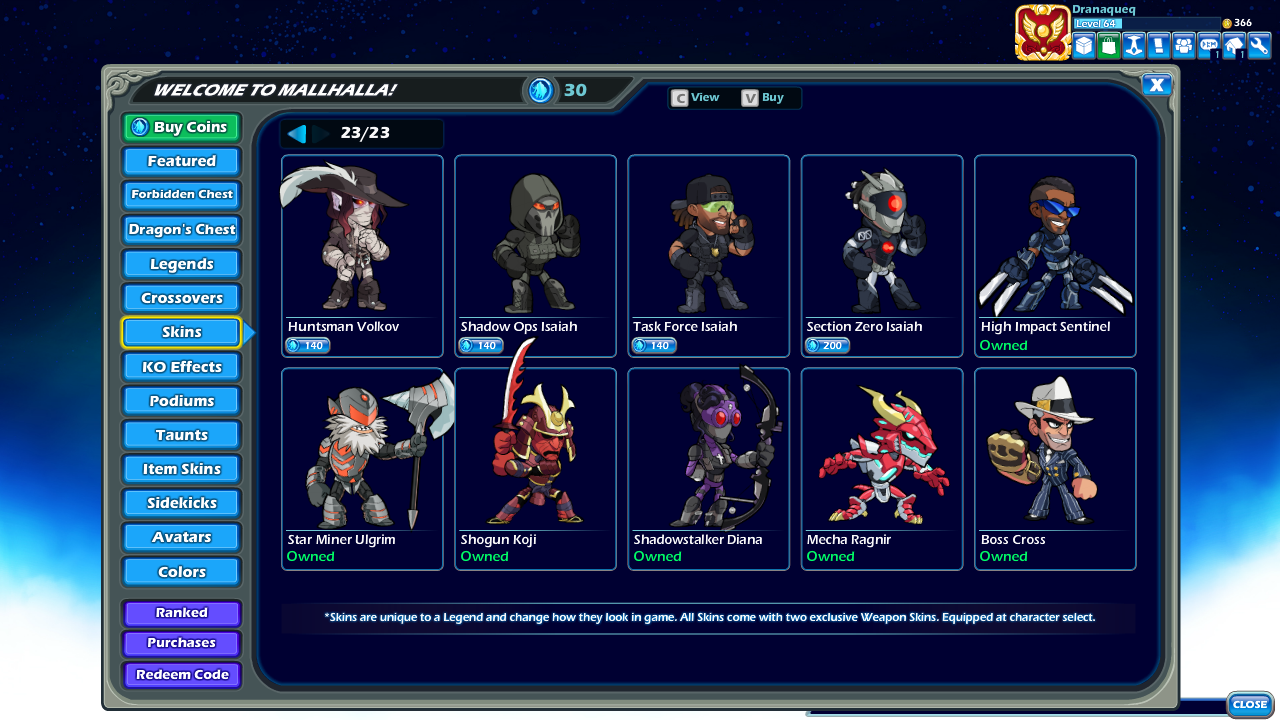Select the Dragon's Chest category
The width and height of the screenshot is (1280, 720).
(x=181, y=229)
